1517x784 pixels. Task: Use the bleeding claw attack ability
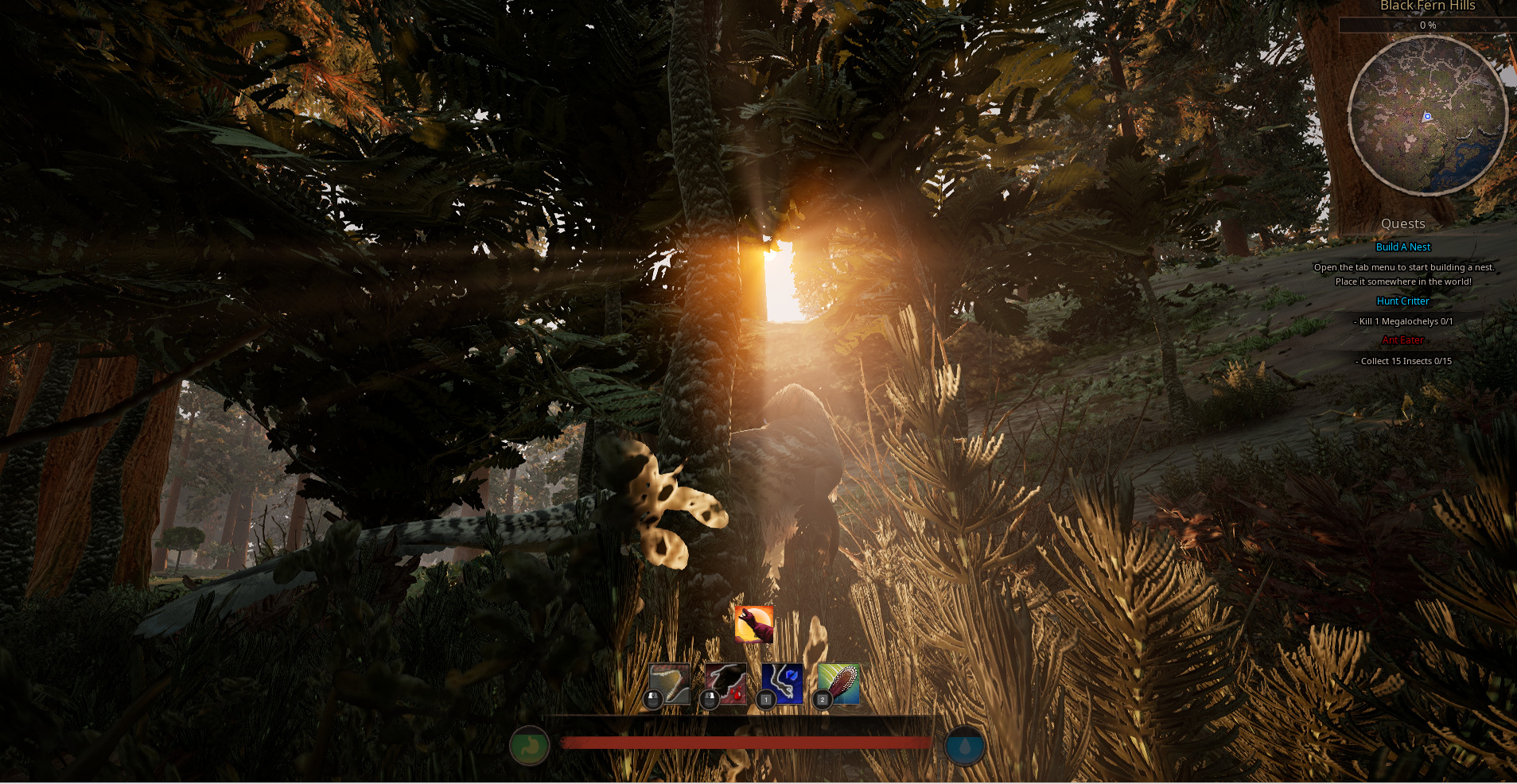coord(725,684)
